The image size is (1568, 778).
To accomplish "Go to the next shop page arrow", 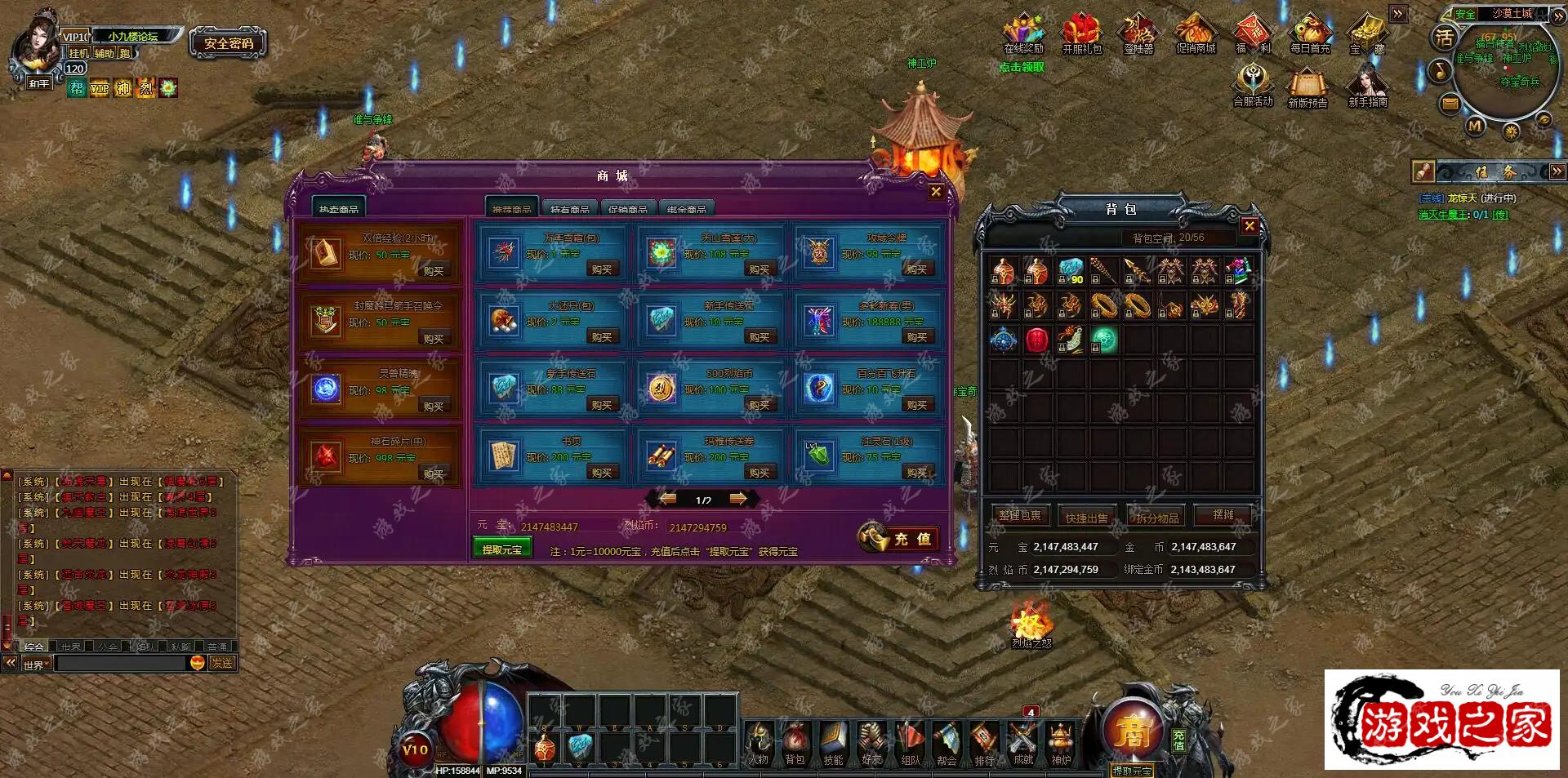I will [x=738, y=499].
